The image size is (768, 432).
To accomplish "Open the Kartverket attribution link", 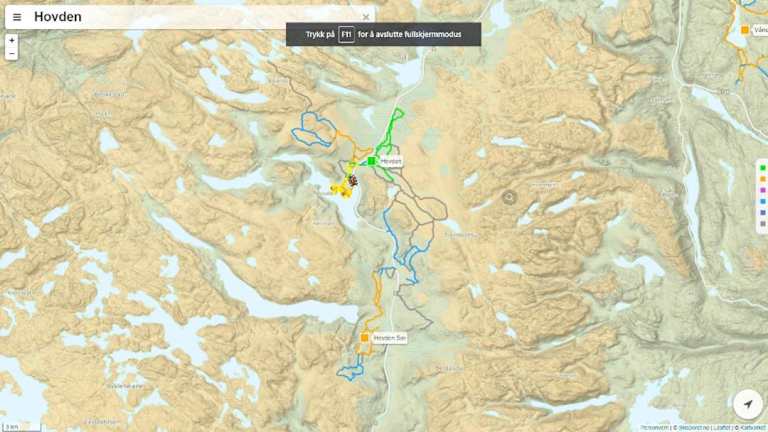I will (752, 427).
